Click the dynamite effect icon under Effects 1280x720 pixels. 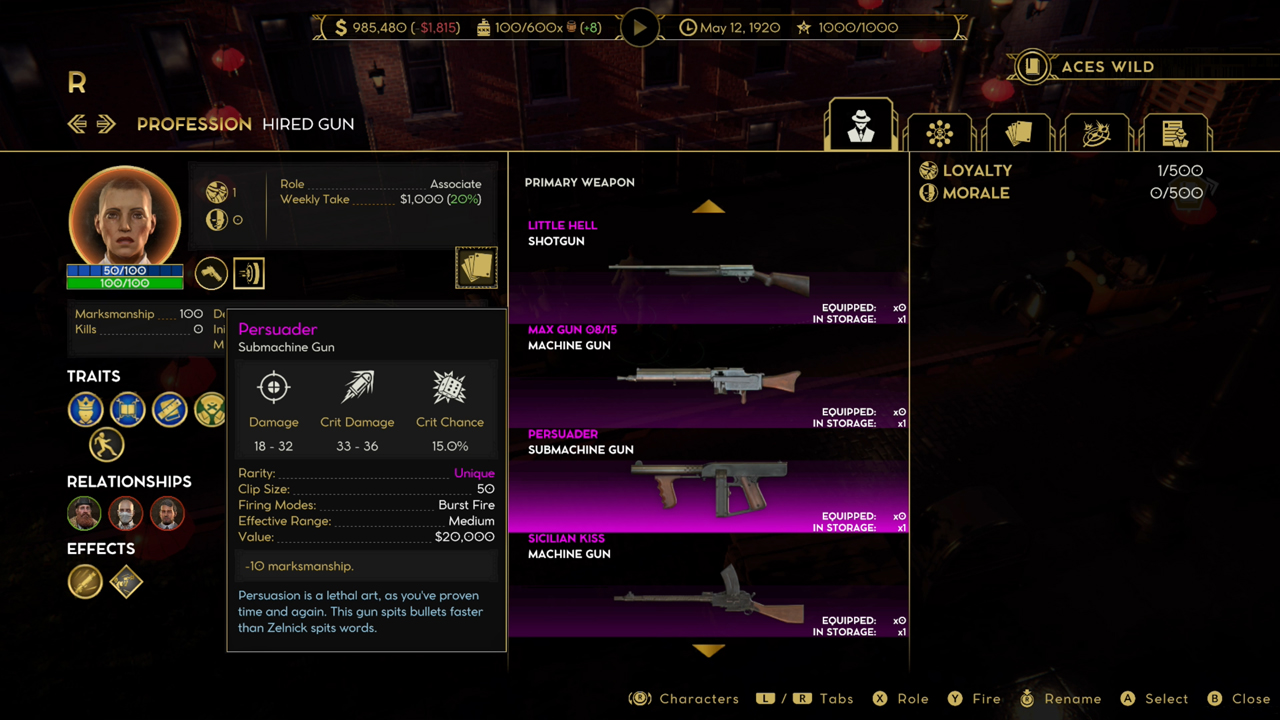(85, 582)
